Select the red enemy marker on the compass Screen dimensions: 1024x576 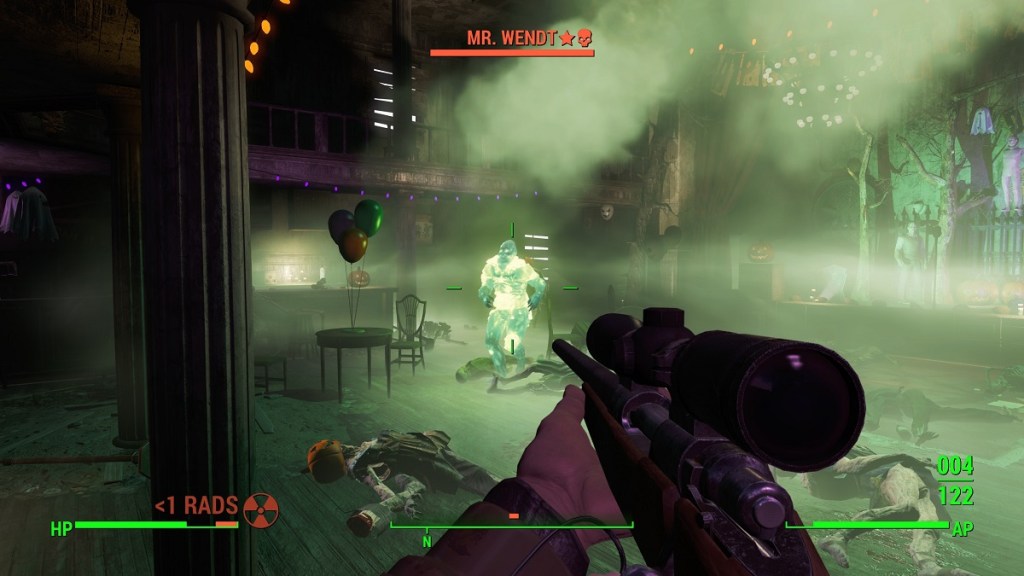pyautogui.click(x=514, y=516)
